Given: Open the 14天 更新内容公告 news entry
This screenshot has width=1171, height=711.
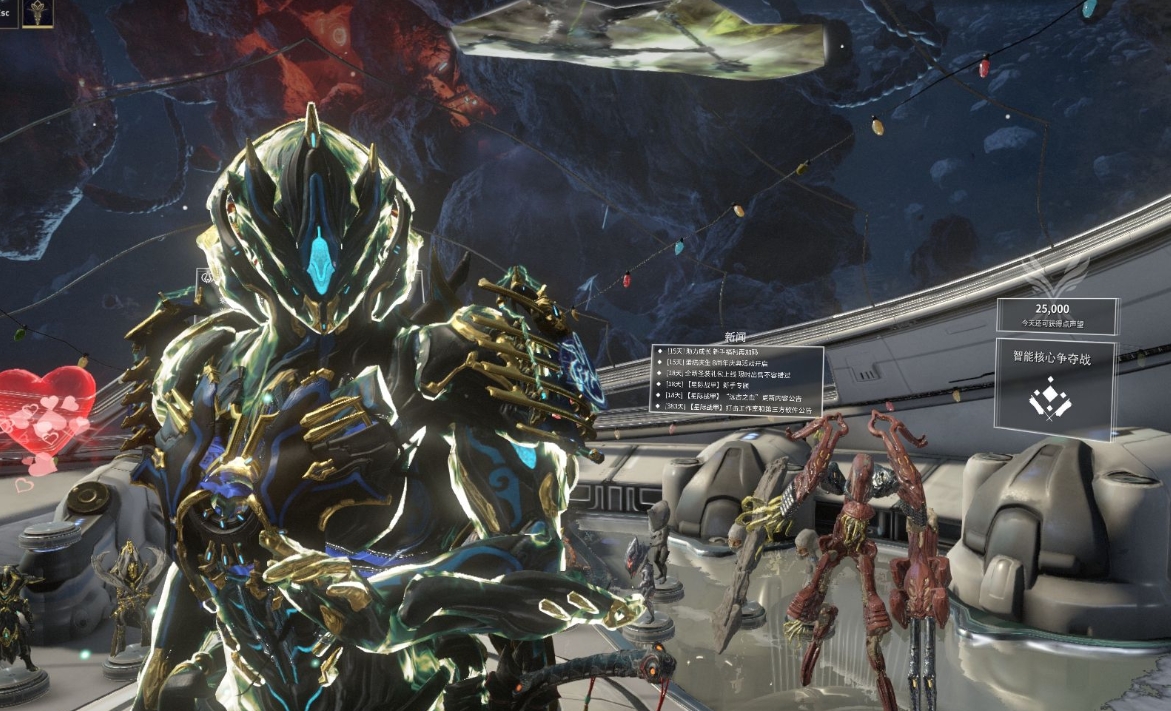Looking at the screenshot, I should click(738, 396).
